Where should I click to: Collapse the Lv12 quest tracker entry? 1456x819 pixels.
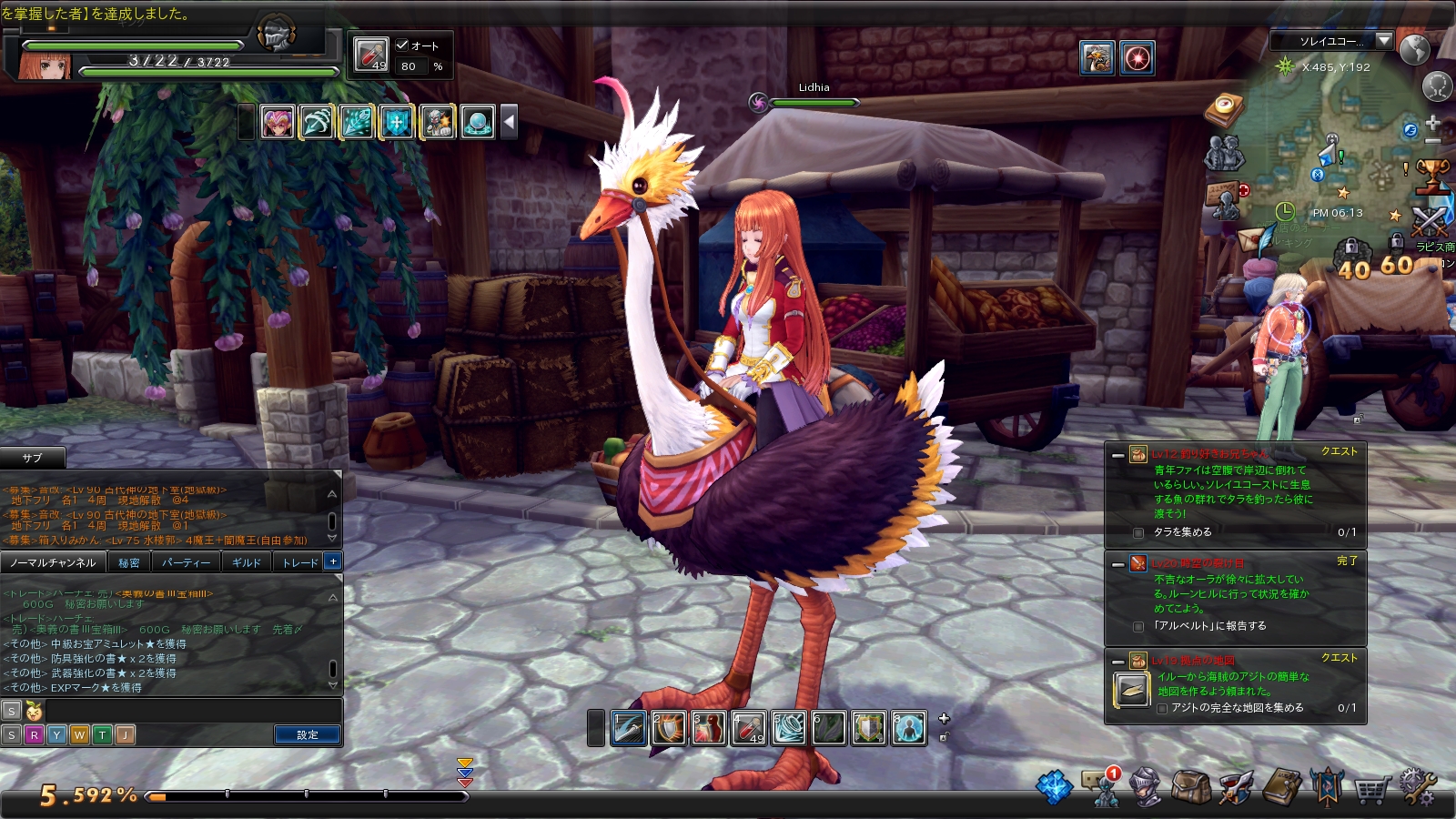[1117, 454]
